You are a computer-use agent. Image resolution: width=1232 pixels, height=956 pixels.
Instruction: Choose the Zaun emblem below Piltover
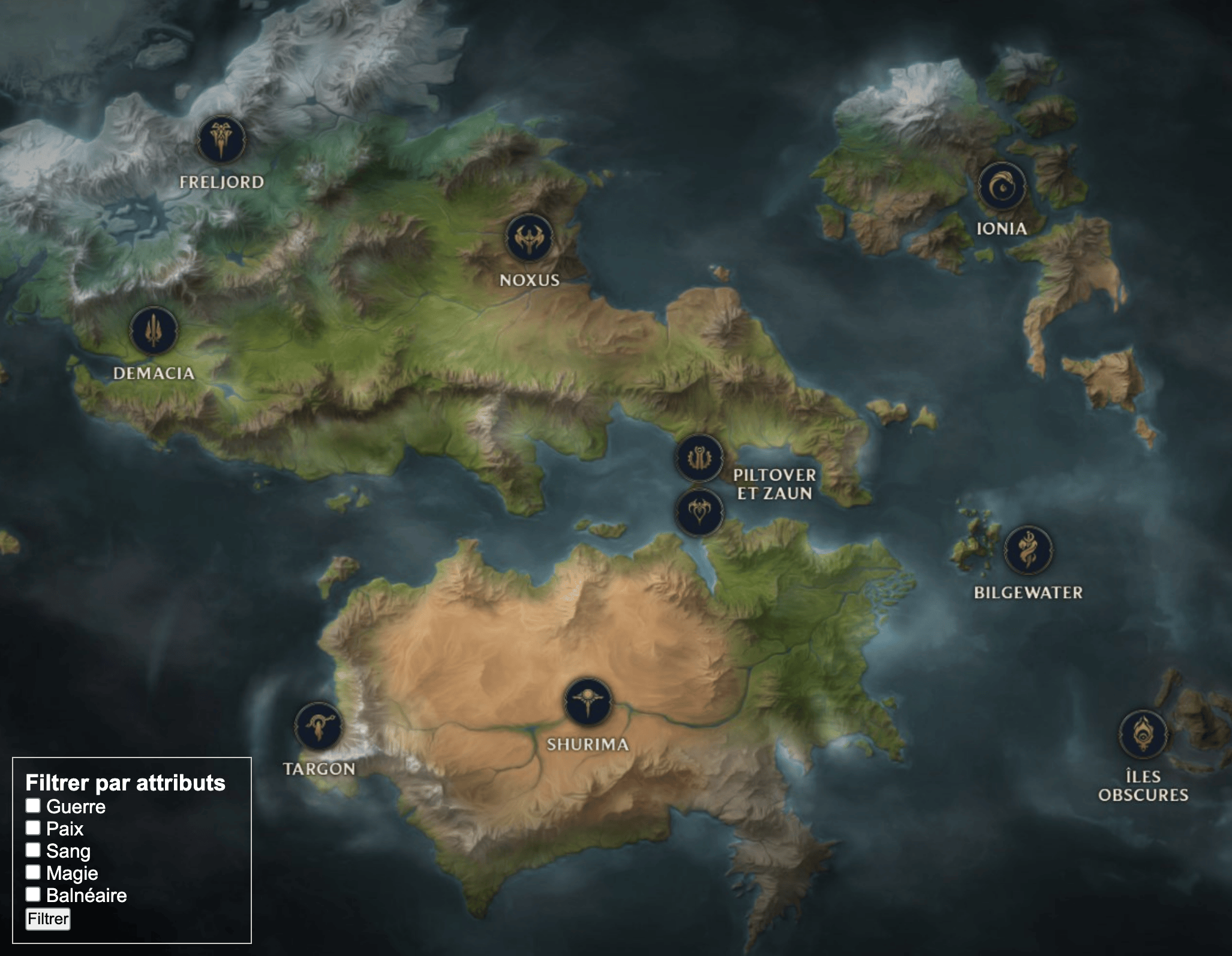(699, 512)
